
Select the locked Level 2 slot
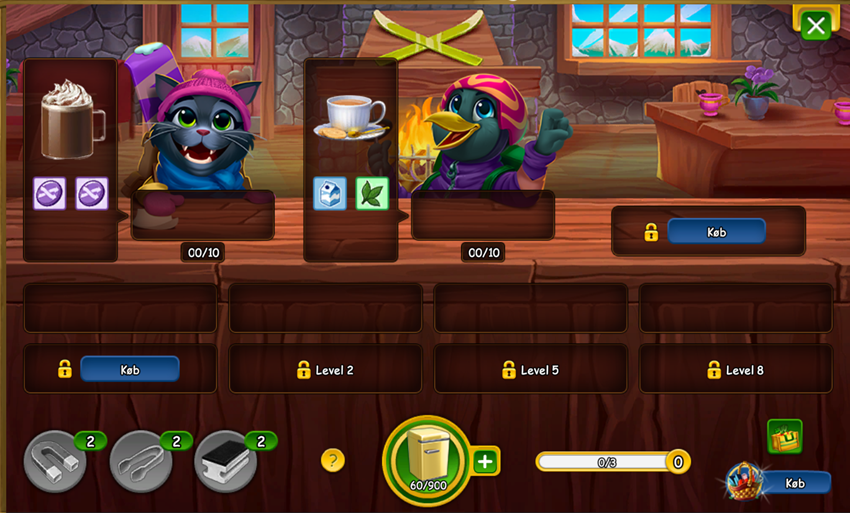325,370
